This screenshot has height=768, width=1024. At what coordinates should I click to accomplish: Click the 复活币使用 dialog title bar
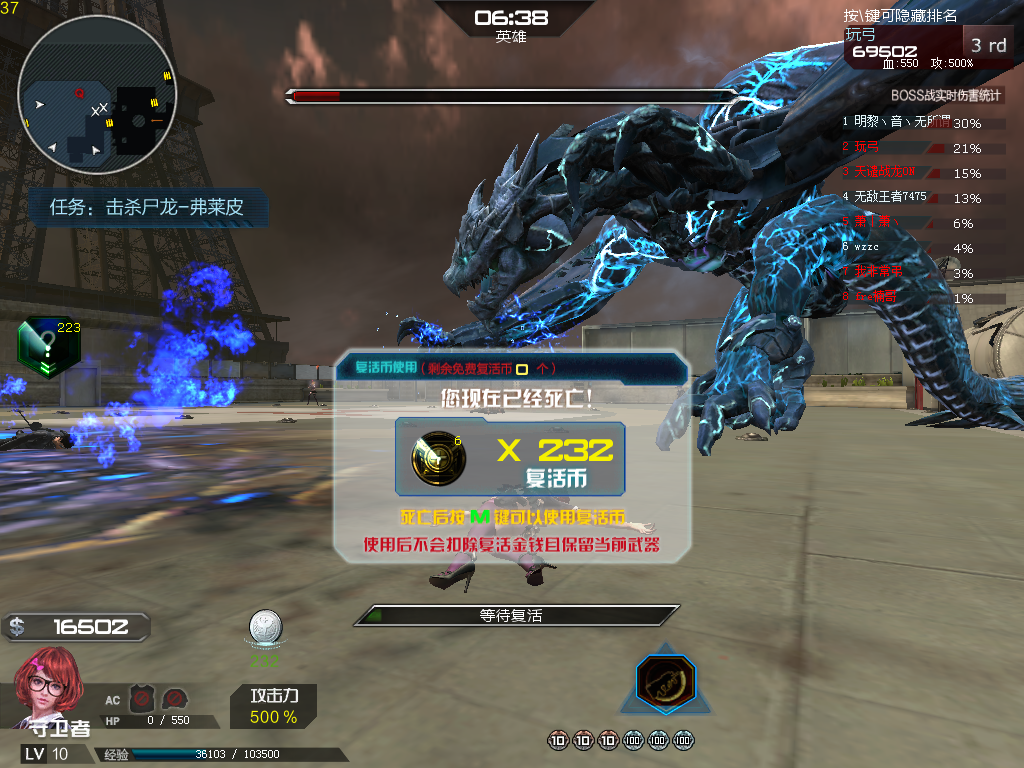512,367
